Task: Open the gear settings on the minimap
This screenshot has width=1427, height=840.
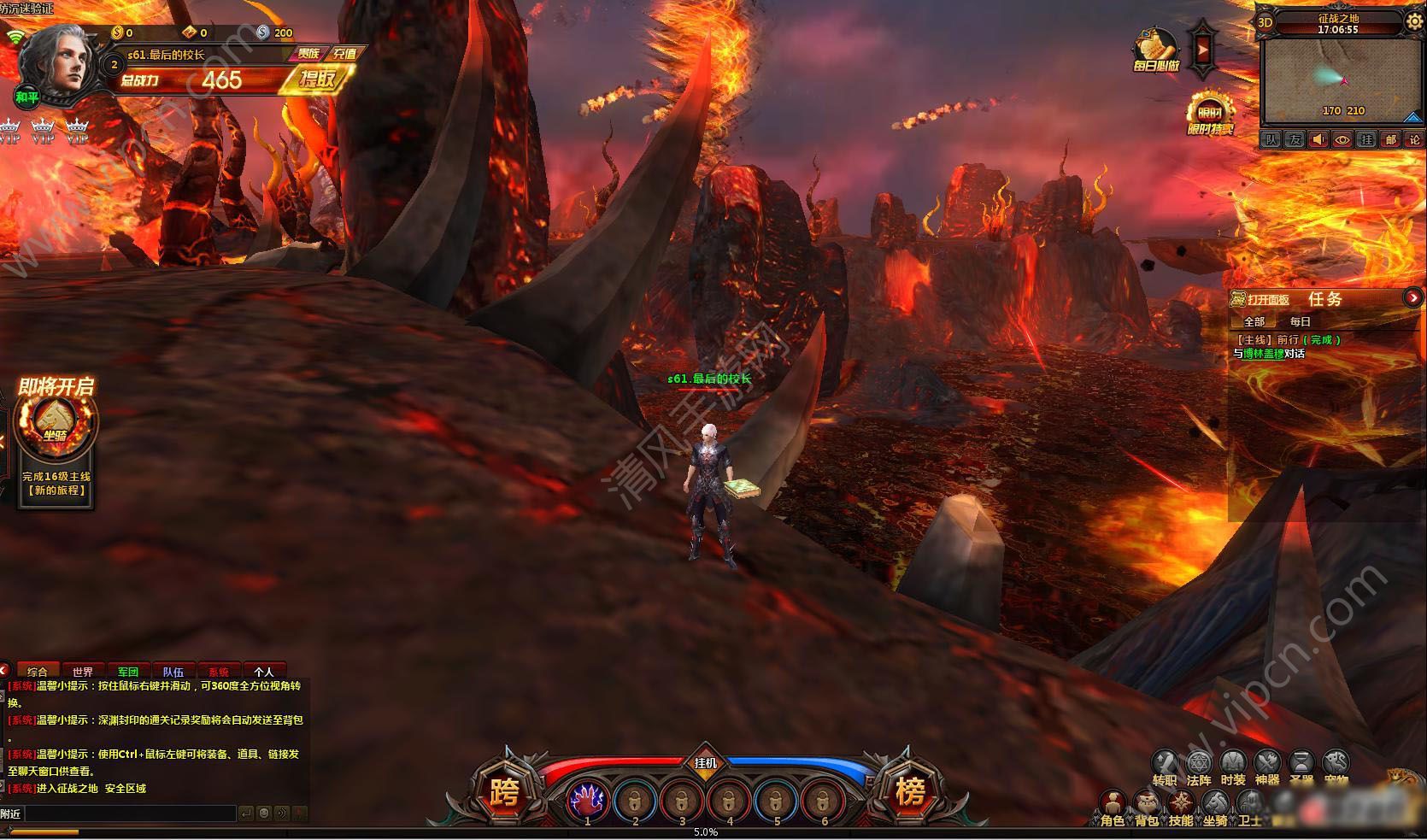Action: [1414, 21]
